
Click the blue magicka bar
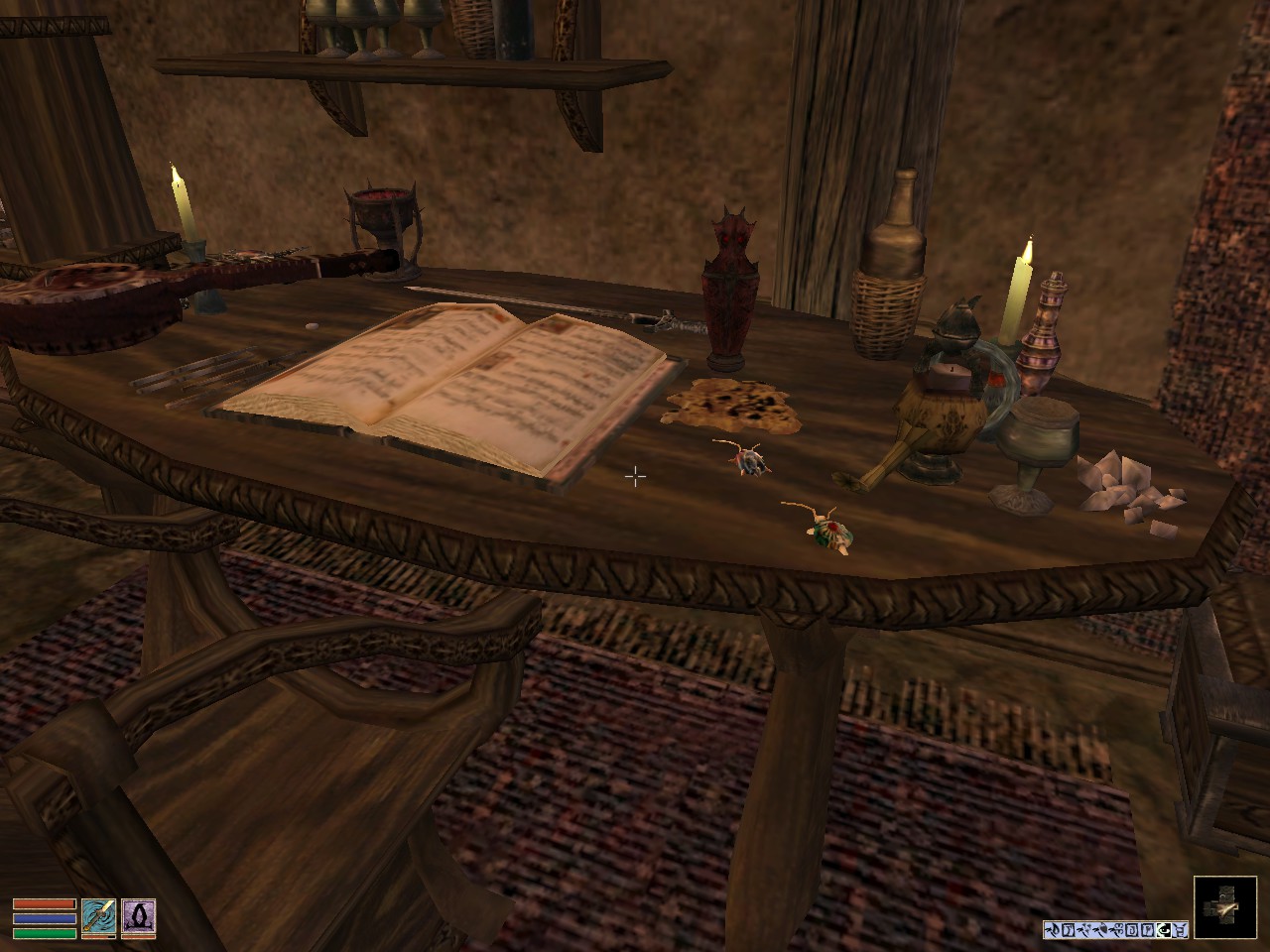click(x=45, y=918)
